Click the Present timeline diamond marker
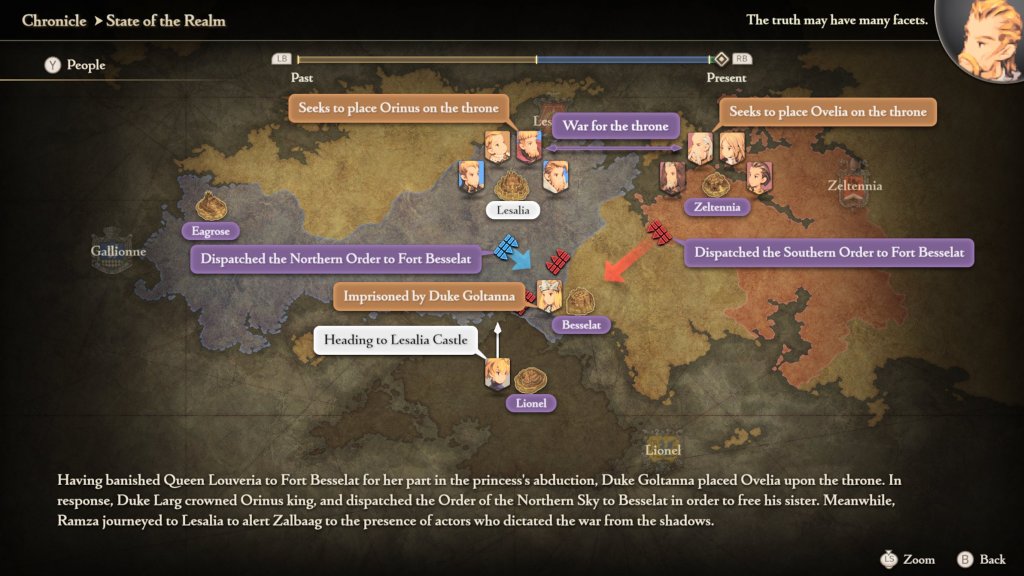The height and width of the screenshot is (576, 1024). [720, 59]
